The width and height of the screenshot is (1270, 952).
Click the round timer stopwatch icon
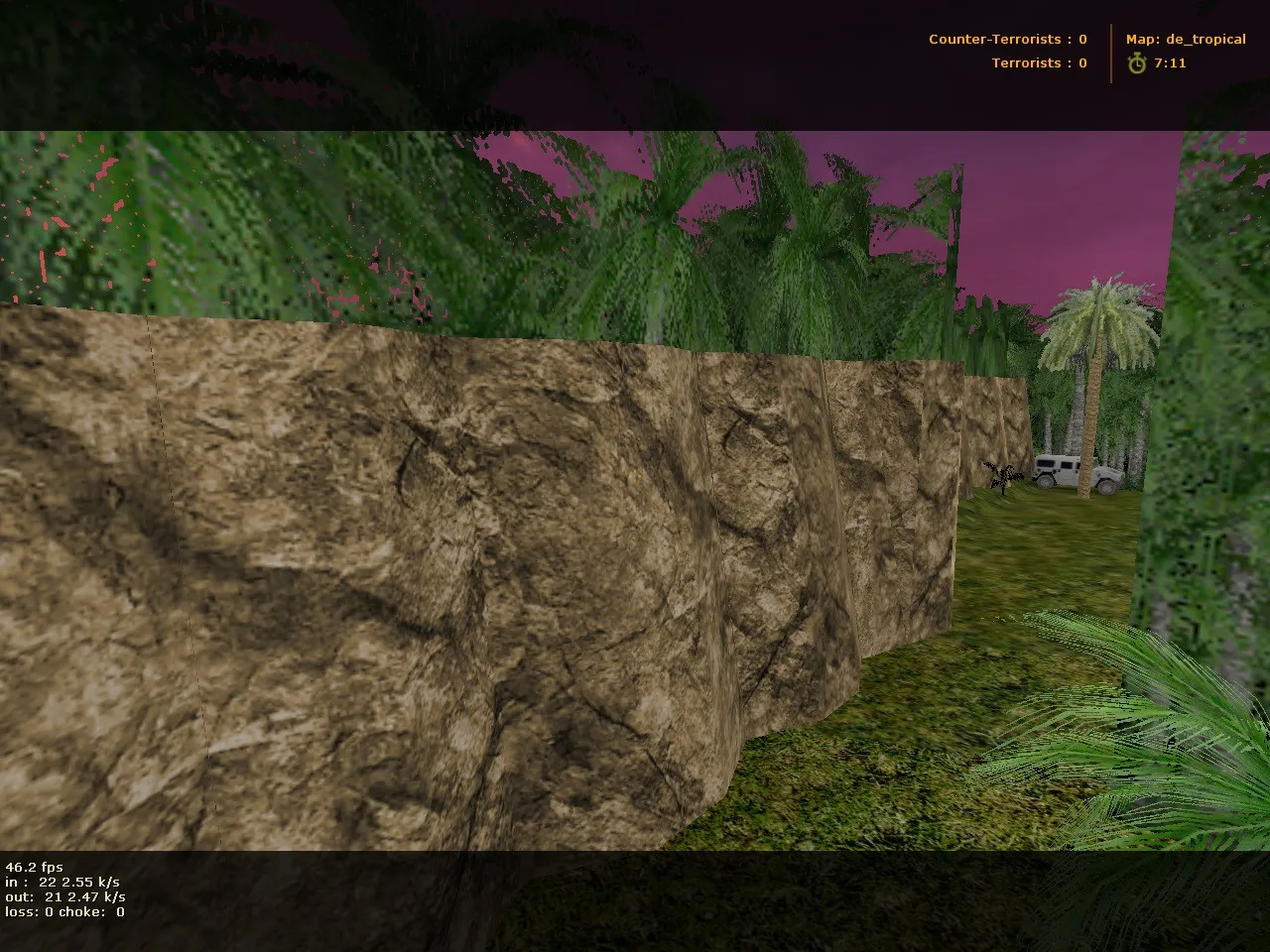(1137, 63)
